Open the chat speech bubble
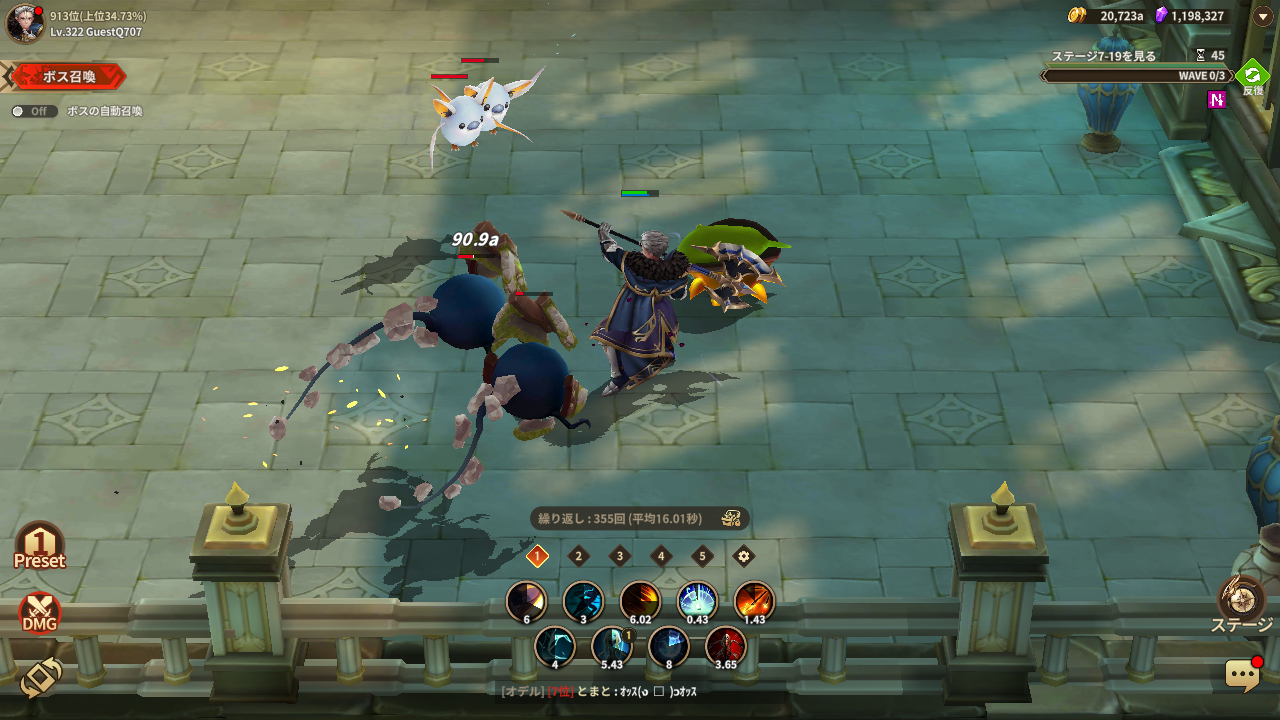 coord(1243,675)
